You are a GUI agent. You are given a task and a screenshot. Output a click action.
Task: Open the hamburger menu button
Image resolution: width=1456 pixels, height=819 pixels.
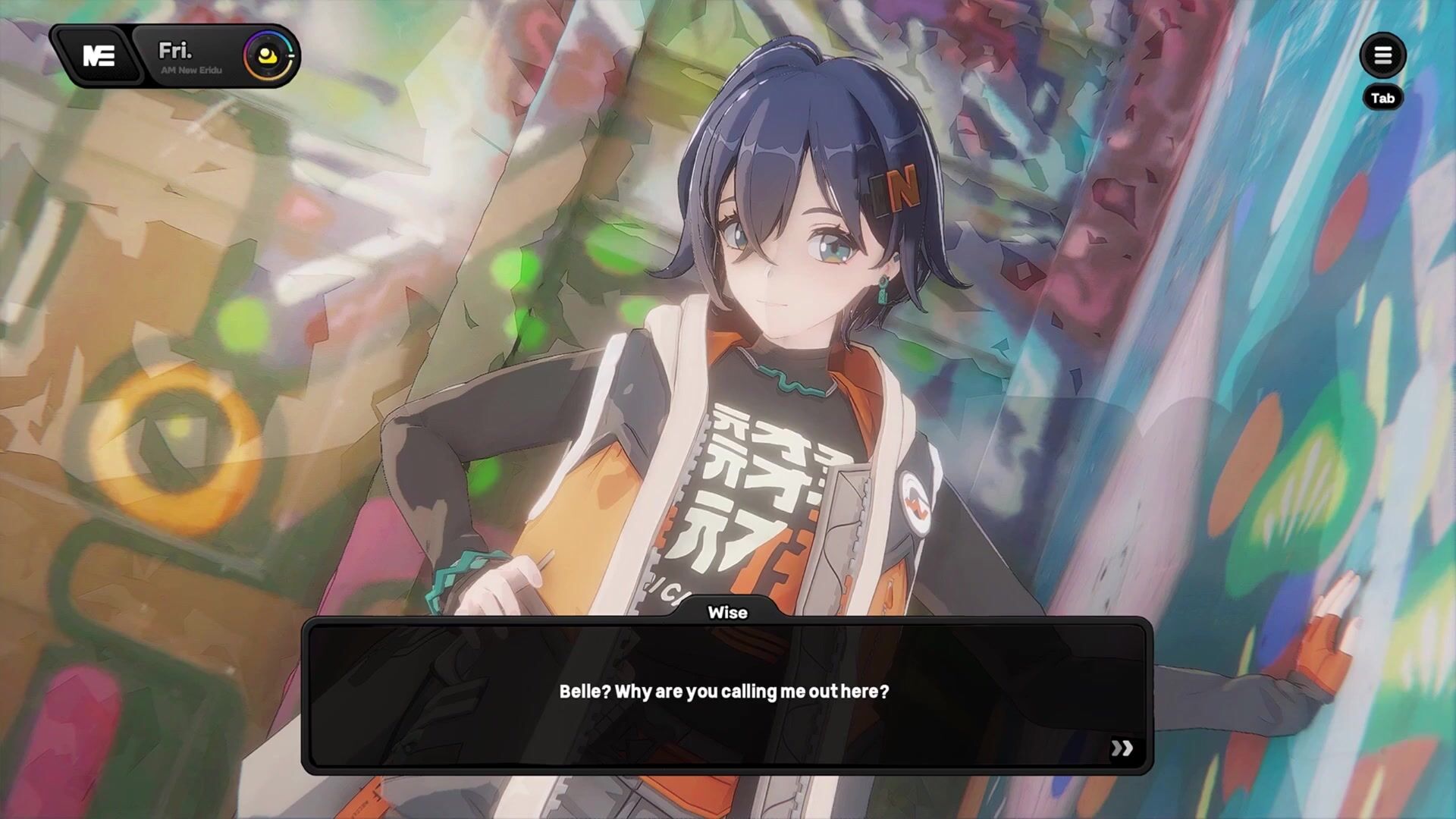tap(1382, 55)
